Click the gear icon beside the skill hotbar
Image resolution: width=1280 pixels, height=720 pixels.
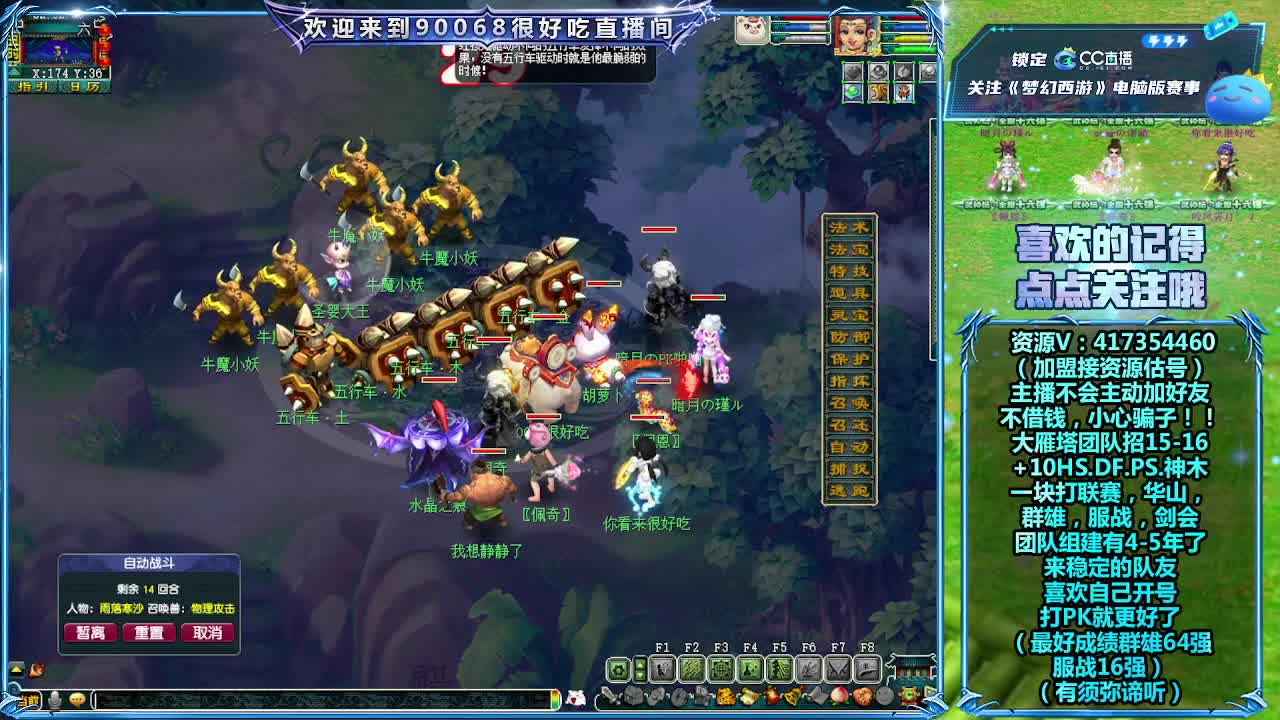[x=617, y=668]
